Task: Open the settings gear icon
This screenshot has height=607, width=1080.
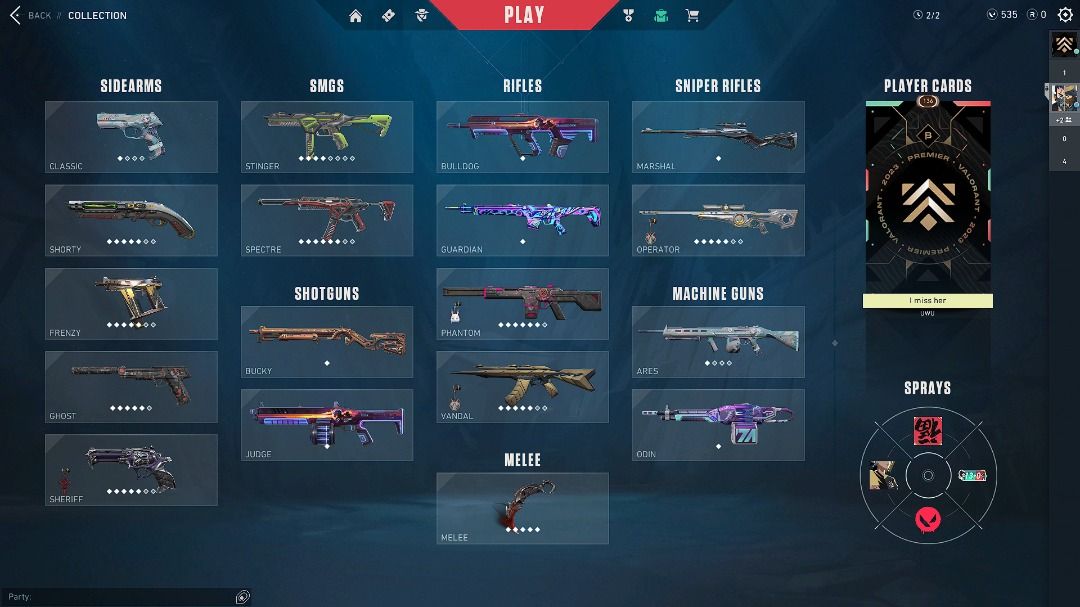Action: point(1065,15)
